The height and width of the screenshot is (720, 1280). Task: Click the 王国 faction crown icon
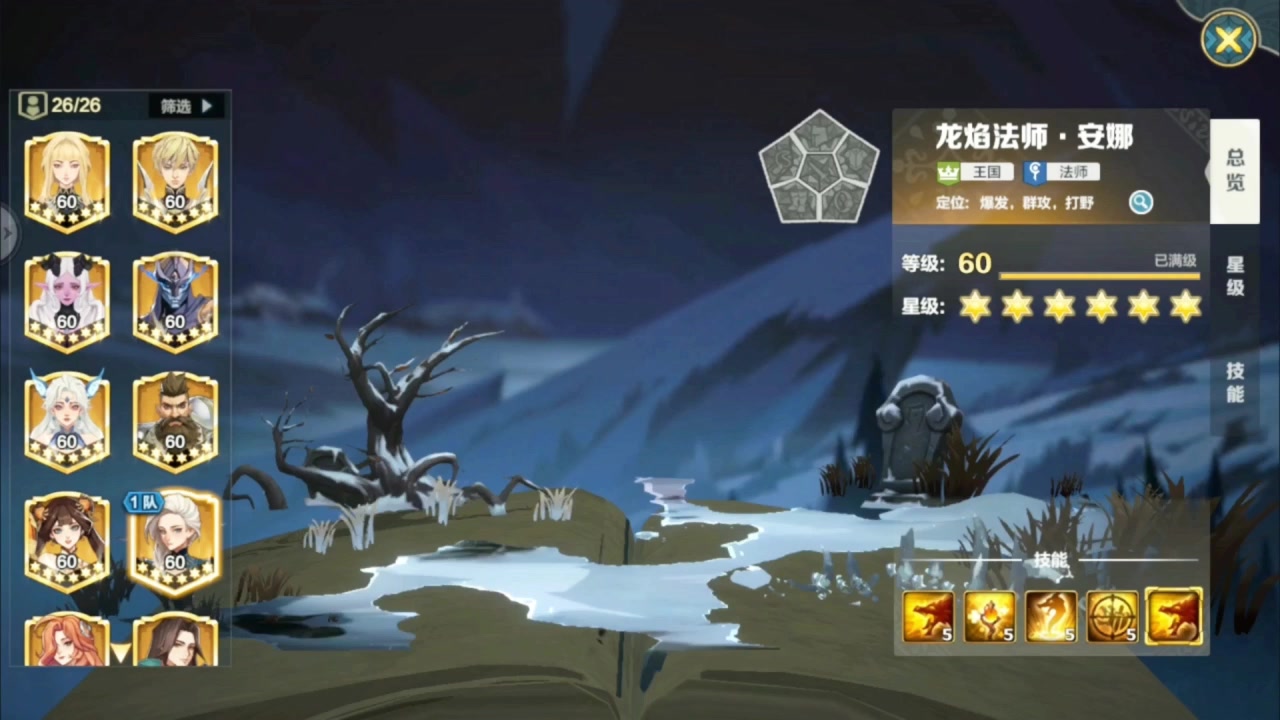tap(947, 172)
